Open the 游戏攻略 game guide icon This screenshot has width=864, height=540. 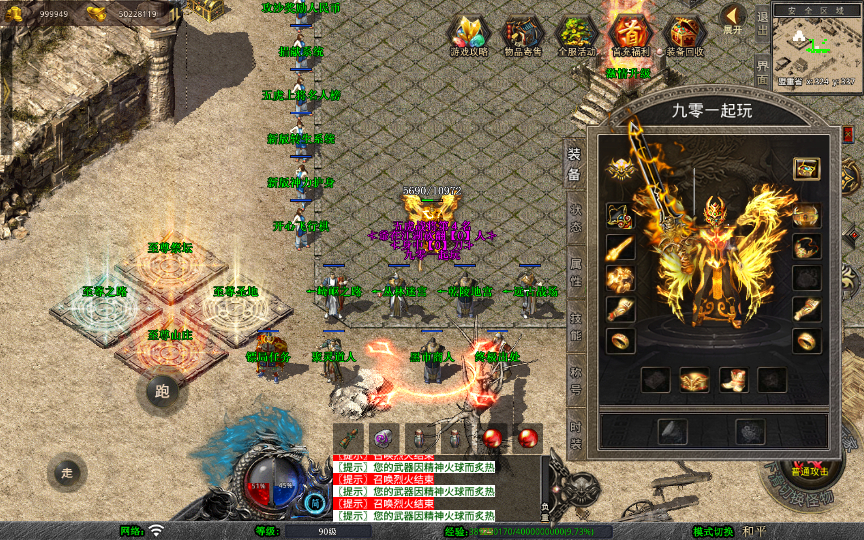[468, 36]
